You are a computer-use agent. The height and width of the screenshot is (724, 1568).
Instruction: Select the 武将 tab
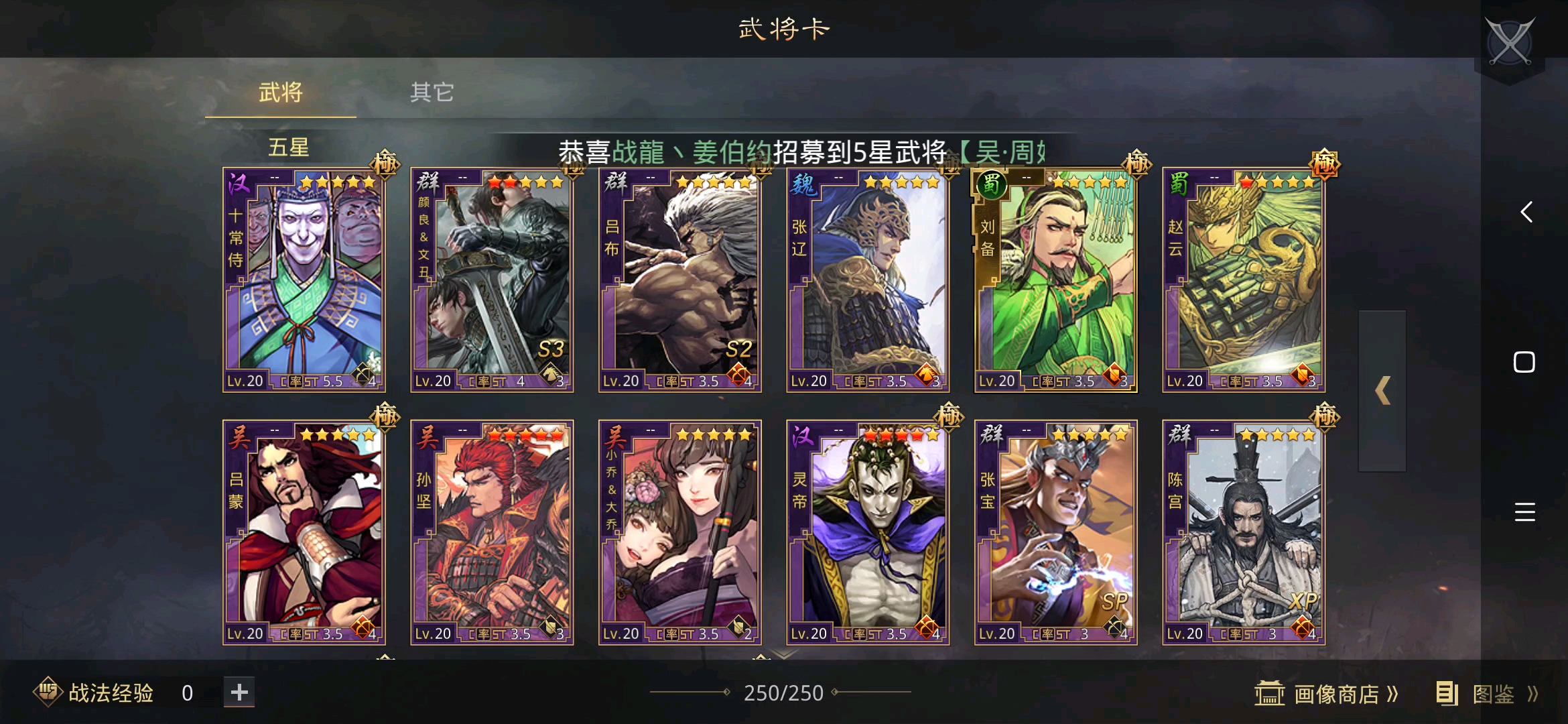point(279,93)
